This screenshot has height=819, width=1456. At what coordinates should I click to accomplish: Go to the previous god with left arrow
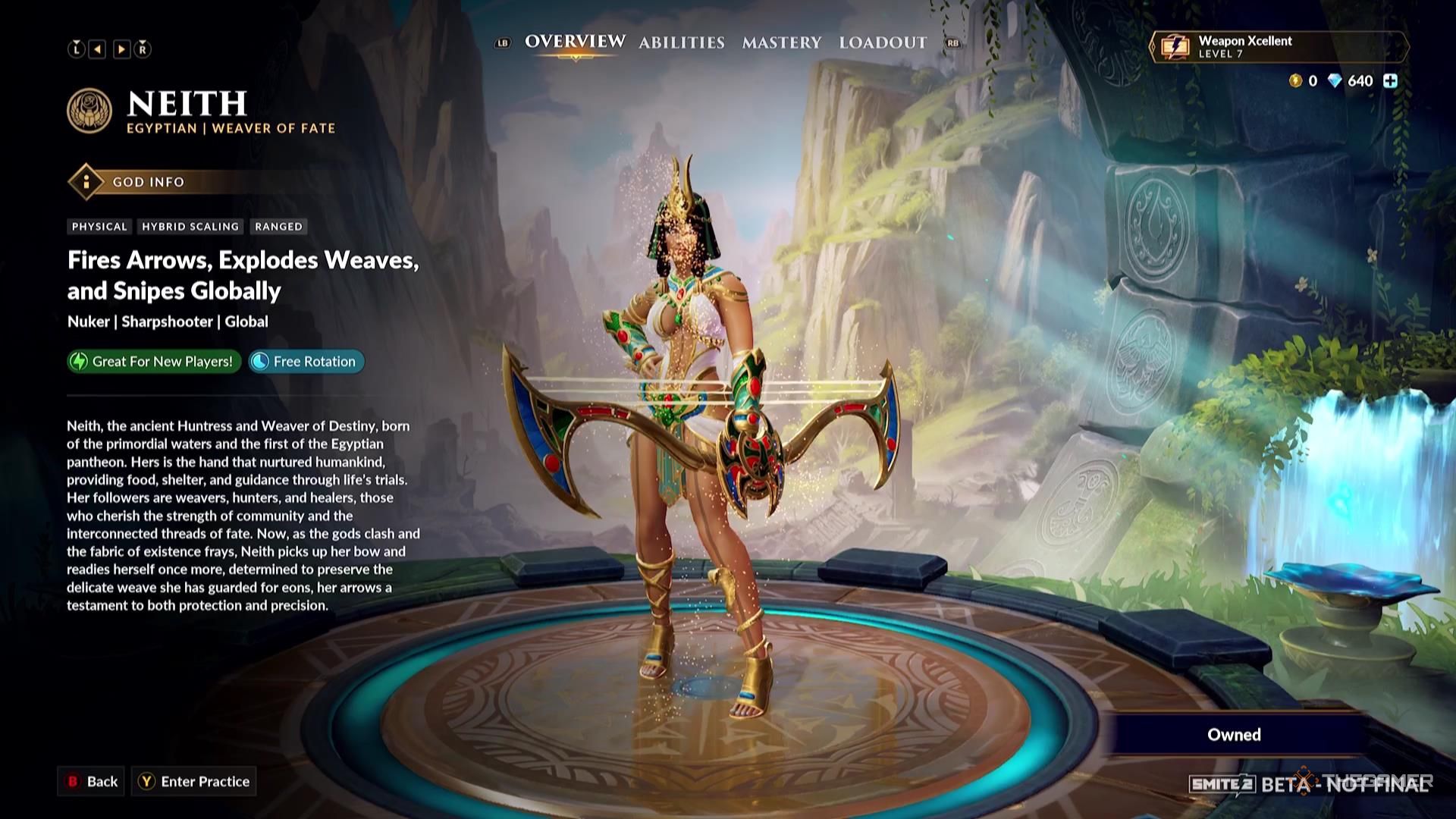click(x=98, y=49)
